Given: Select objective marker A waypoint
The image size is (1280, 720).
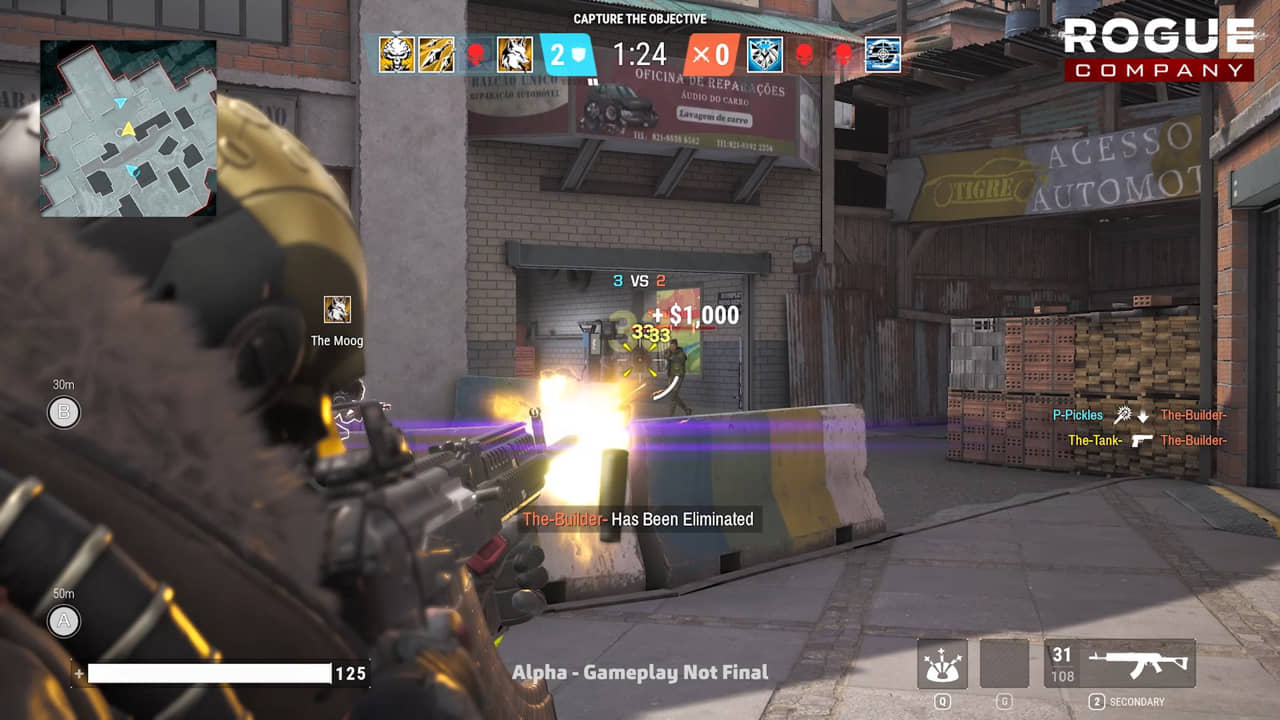Looking at the screenshot, I should point(64,621).
